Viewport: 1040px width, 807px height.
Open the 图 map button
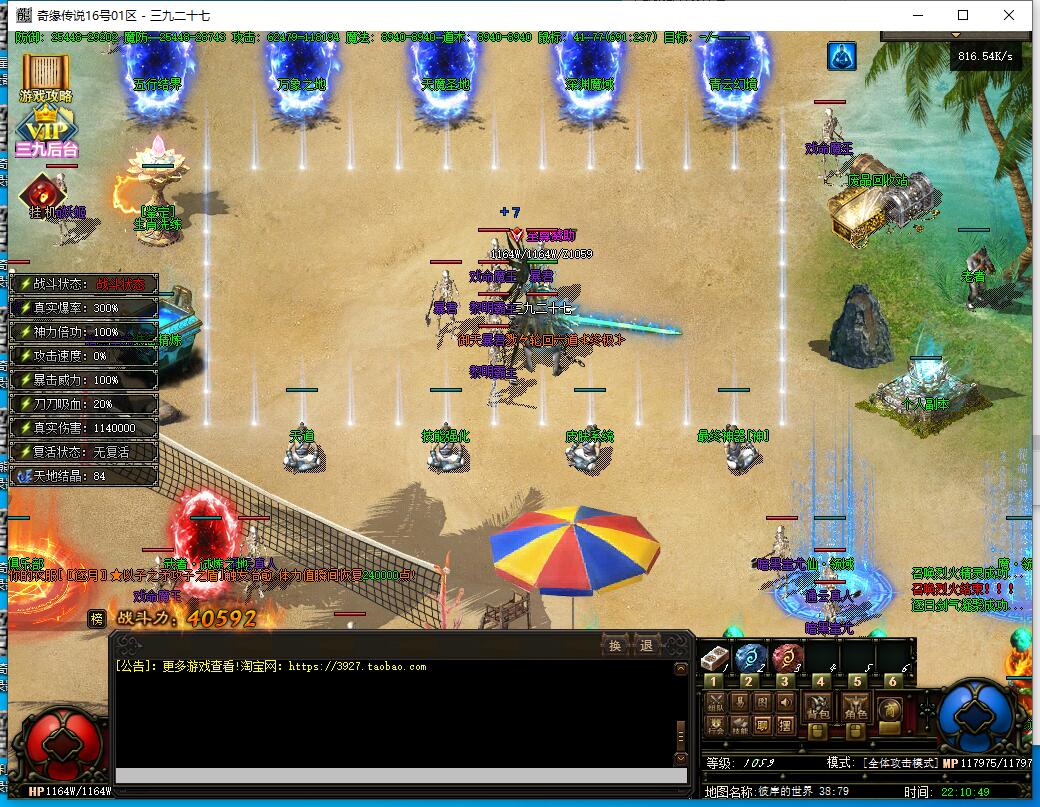762,704
